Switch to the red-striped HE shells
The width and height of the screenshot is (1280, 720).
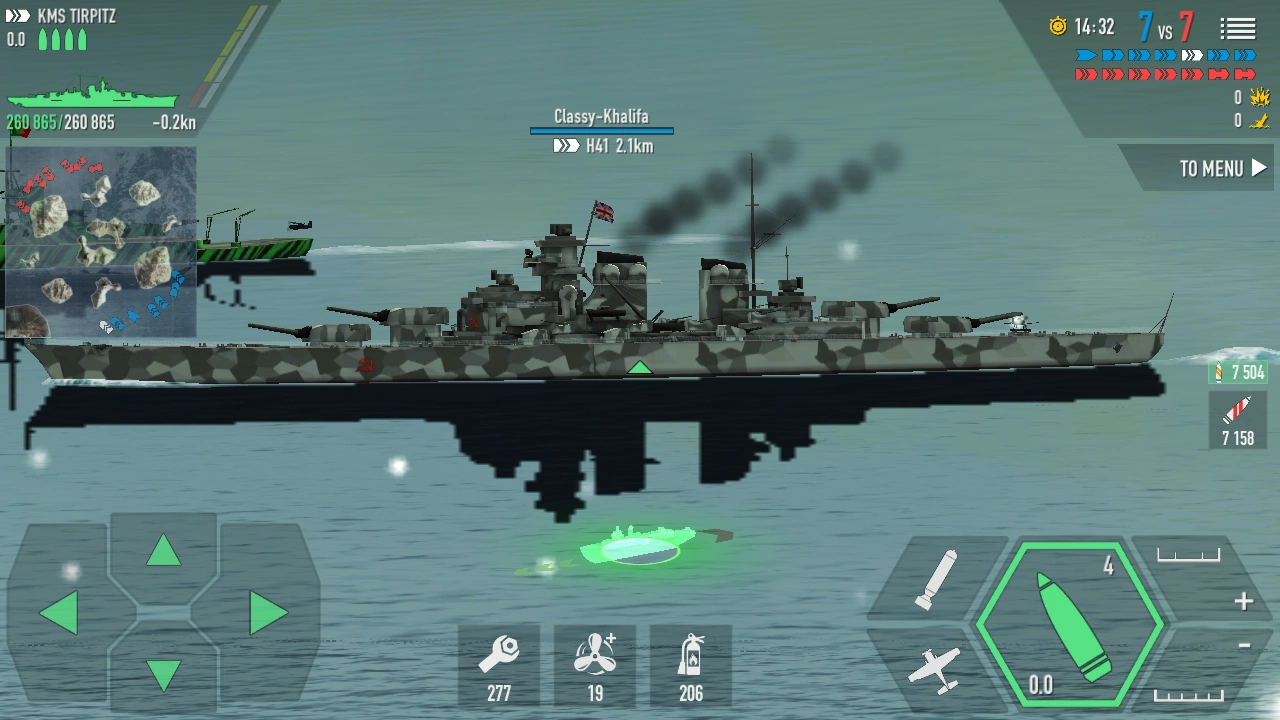coord(1237,418)
